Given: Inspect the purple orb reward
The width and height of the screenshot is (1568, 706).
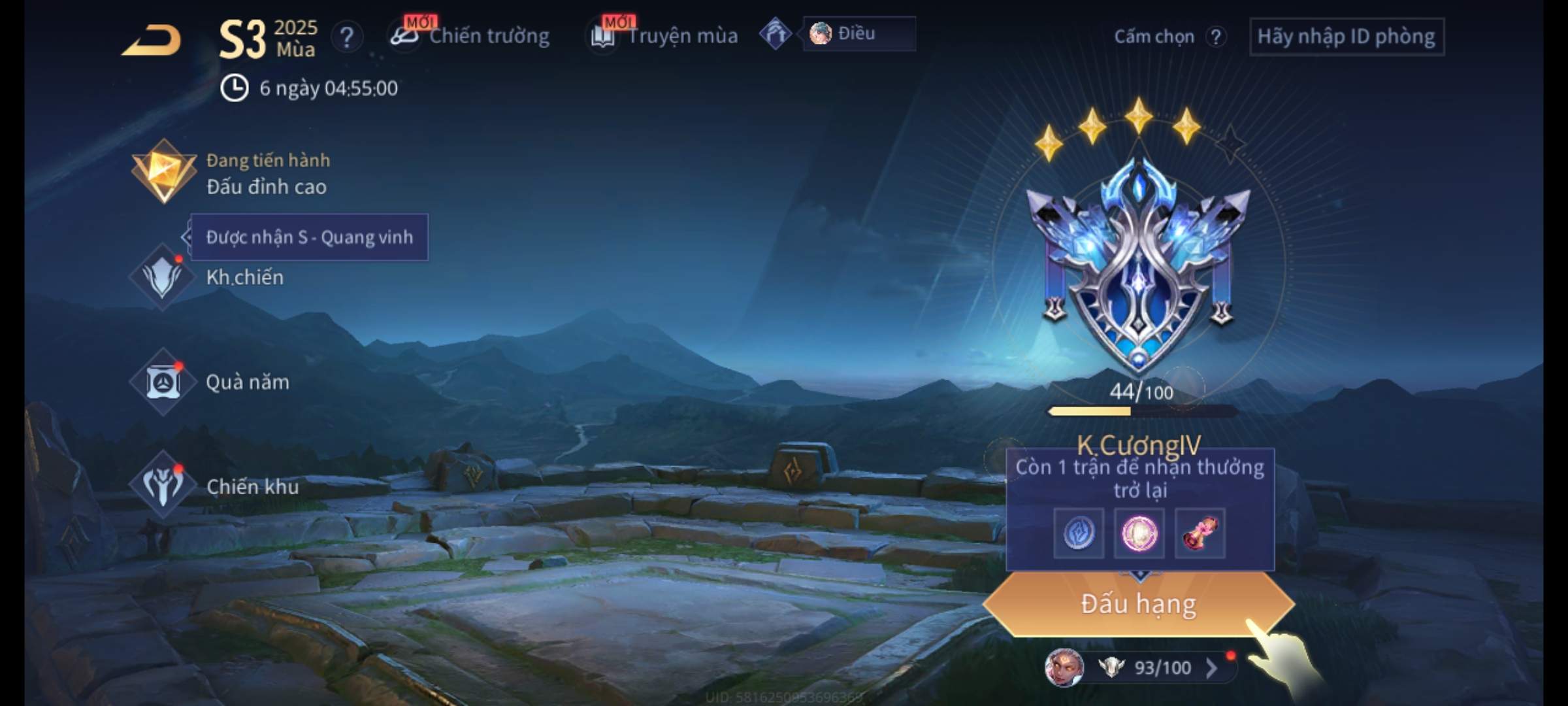Looking at the screenshot, I should (x=1139, y=533).
